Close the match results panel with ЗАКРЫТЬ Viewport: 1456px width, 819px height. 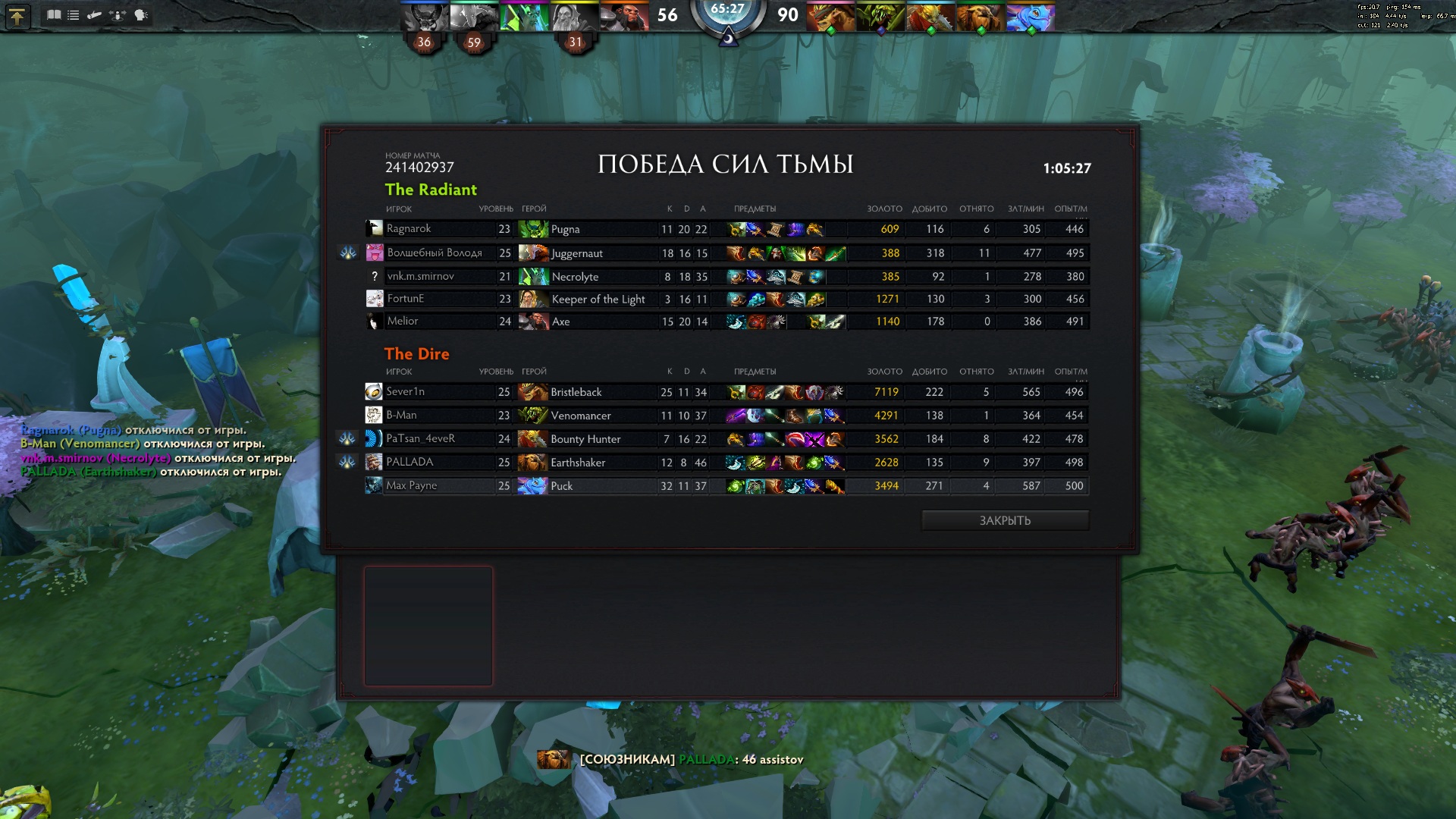point(1005,520)
